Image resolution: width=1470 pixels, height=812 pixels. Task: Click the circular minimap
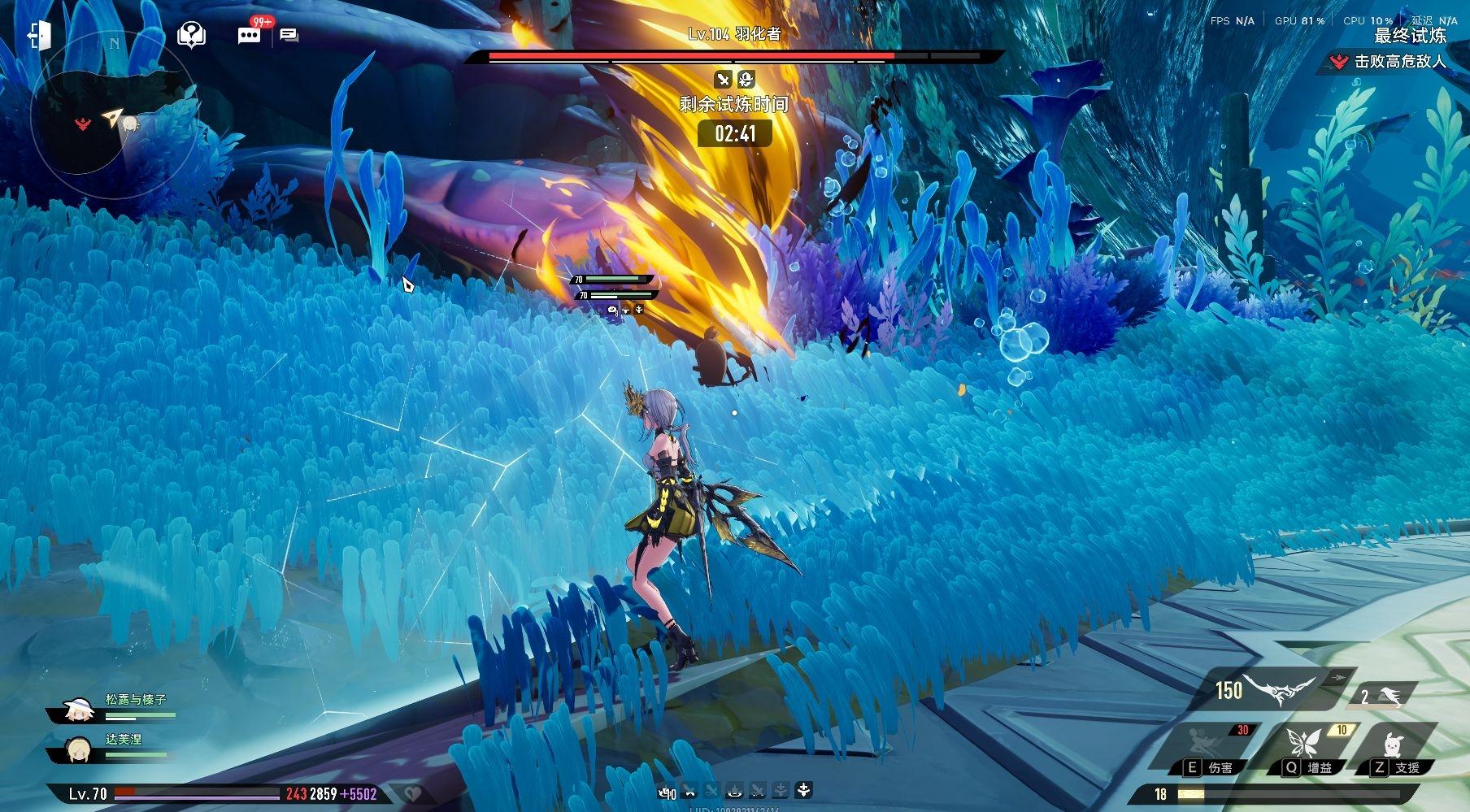click(x=111, y=119)
